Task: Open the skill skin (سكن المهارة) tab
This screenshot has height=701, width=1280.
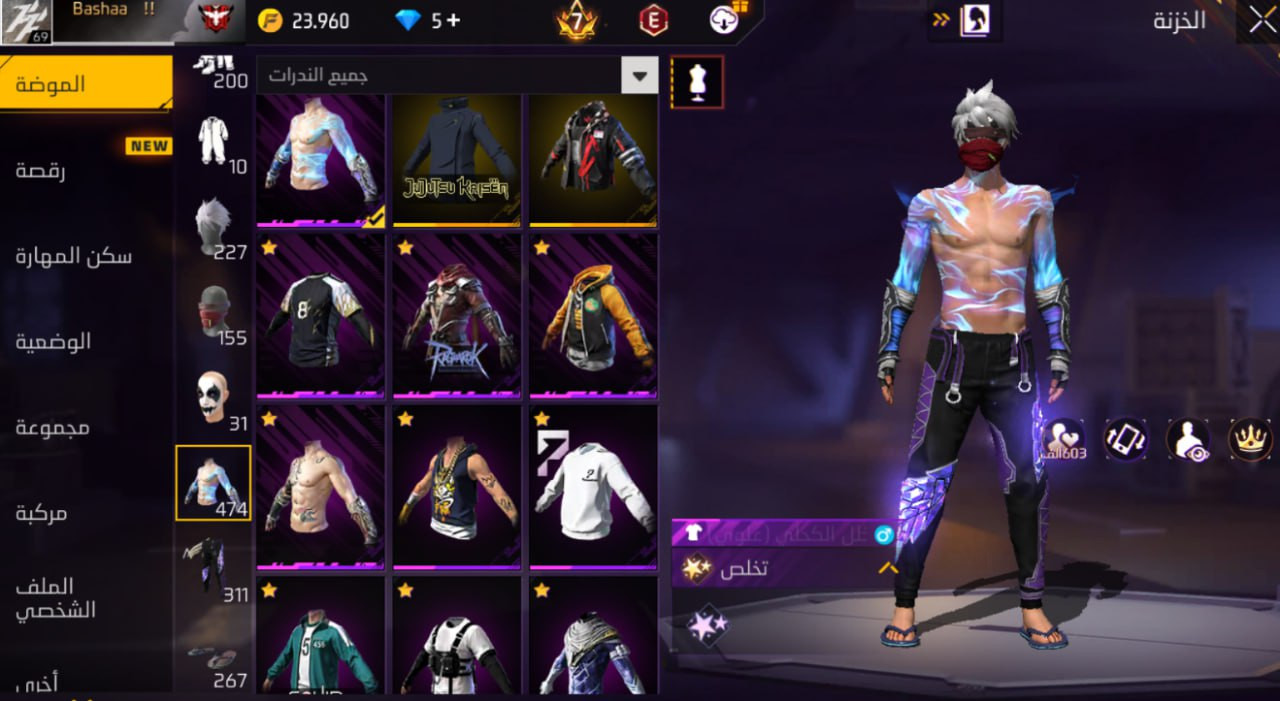Action: tap(73, 256)
